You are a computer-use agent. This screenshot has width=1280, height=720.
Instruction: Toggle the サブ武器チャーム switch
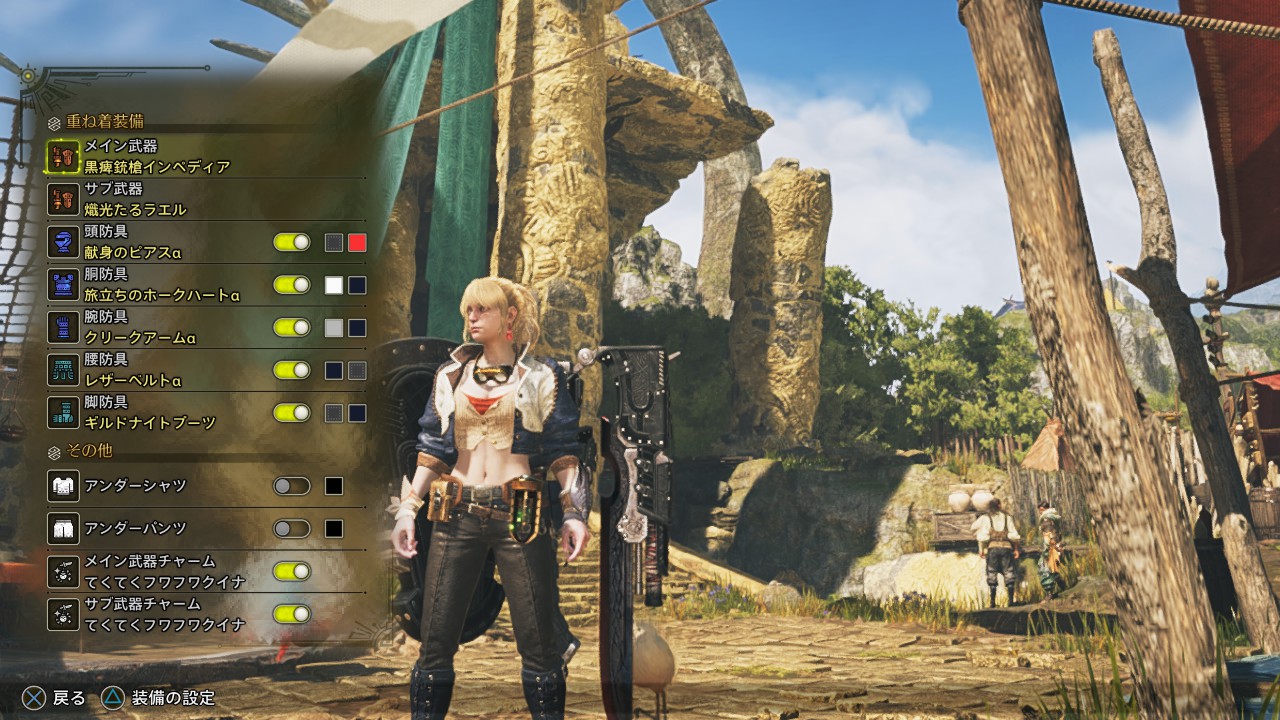[x=292, y=614]
